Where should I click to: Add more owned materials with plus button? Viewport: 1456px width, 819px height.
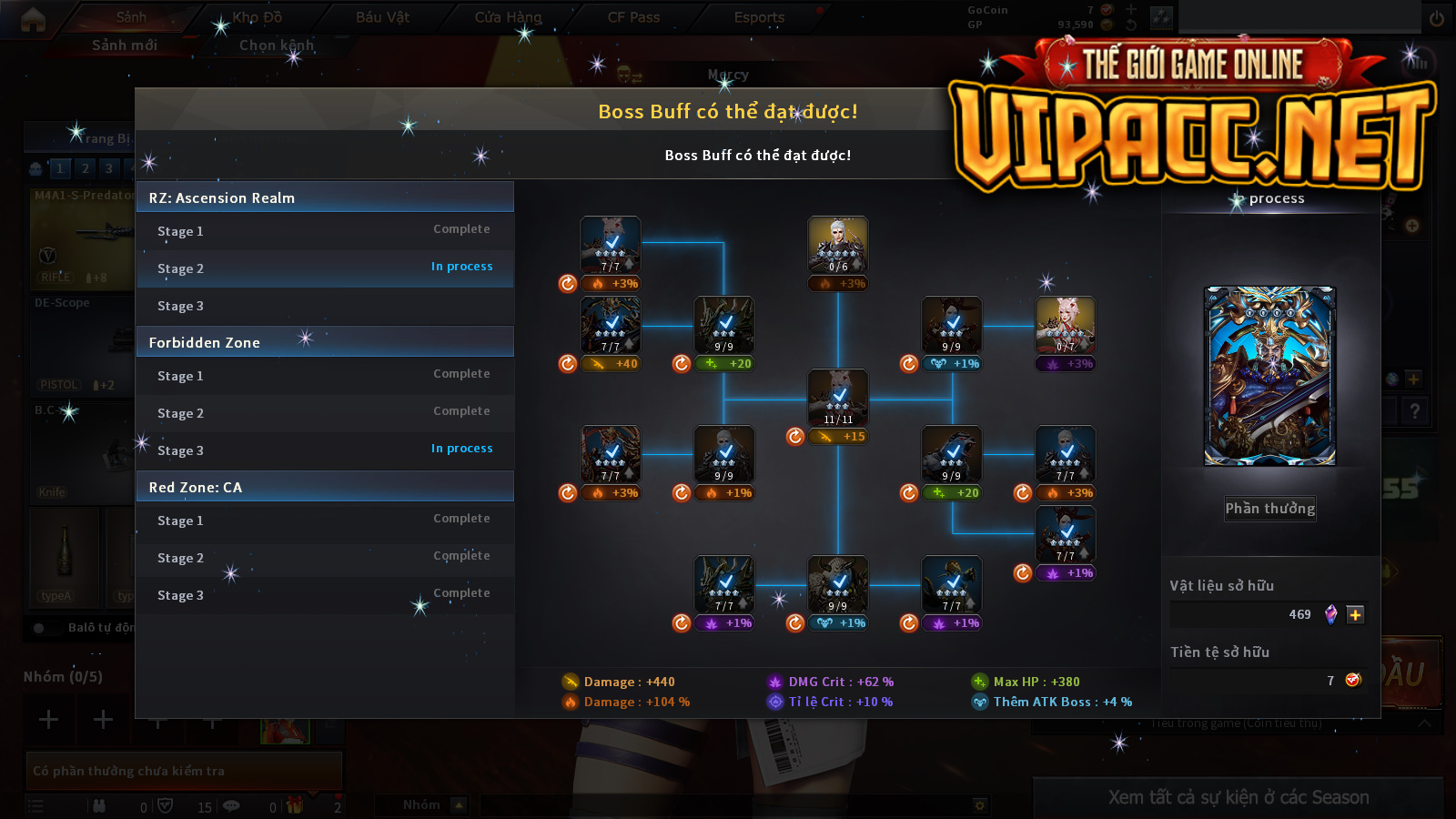1355,615
